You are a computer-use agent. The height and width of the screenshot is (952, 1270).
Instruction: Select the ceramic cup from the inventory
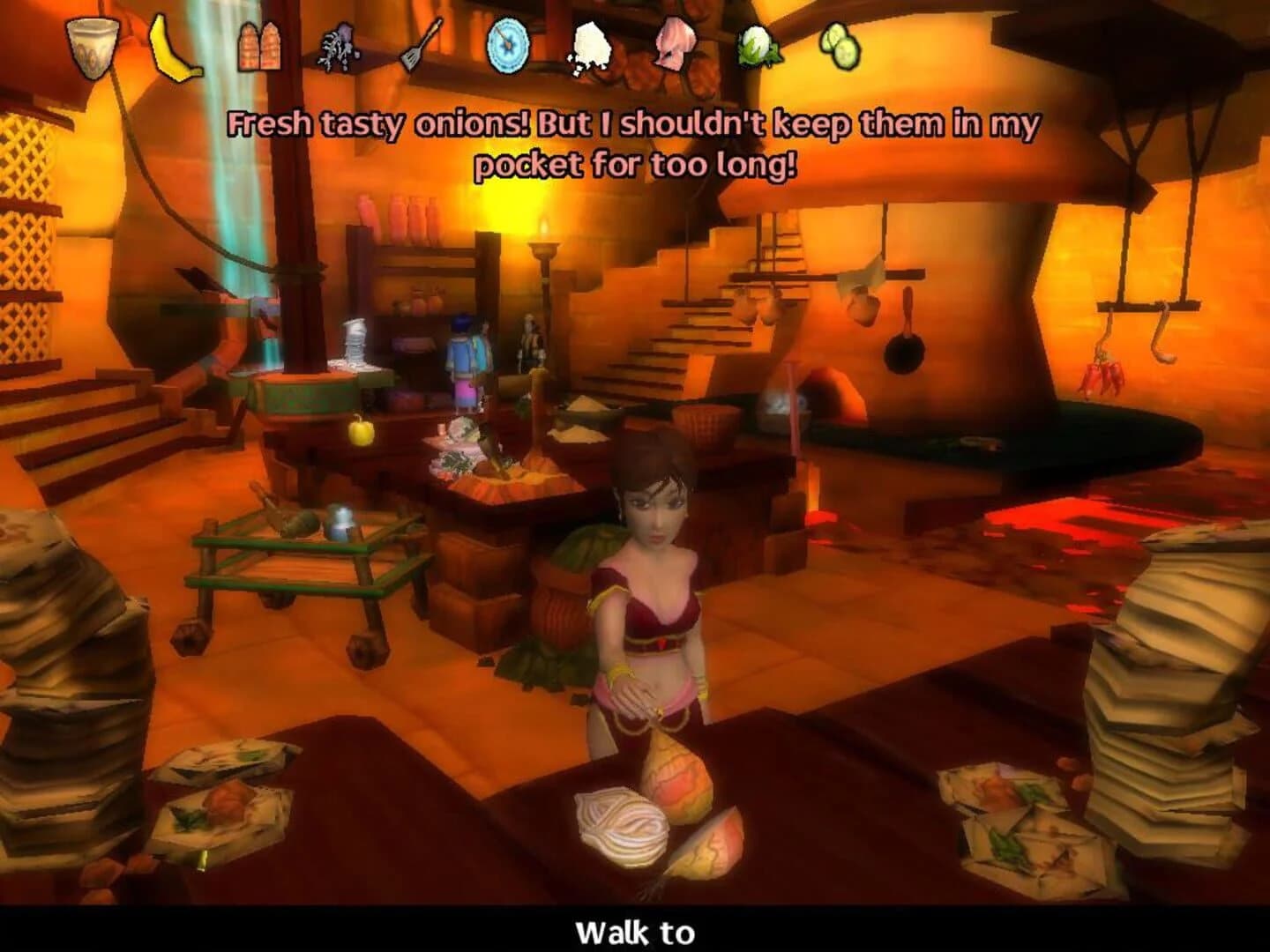coord(91,42)
